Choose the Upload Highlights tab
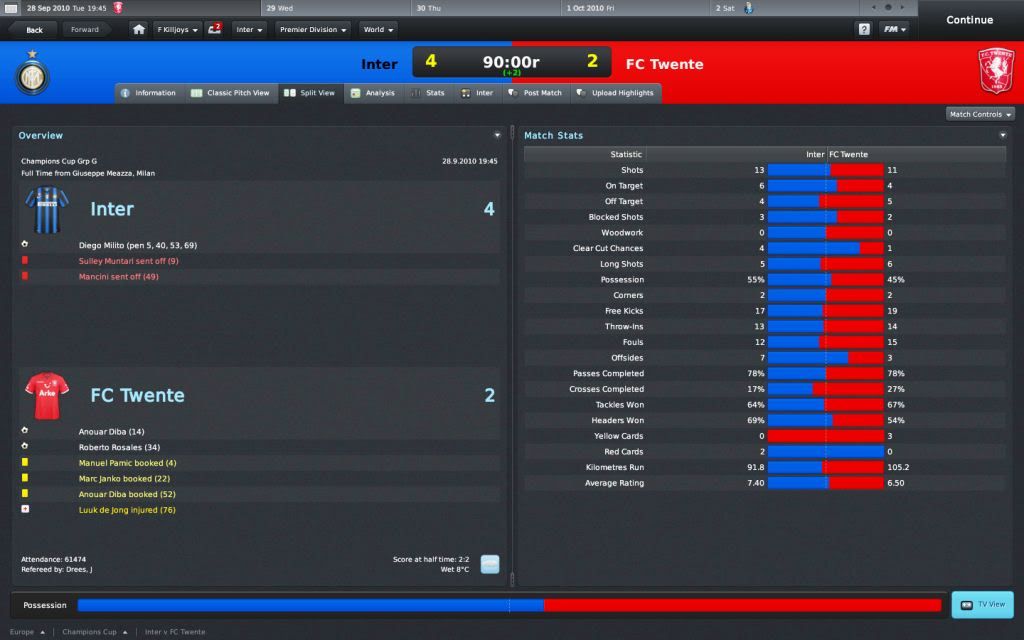Image resolution: width=1024 pixels, height=640 pixels. coord(615,93)
